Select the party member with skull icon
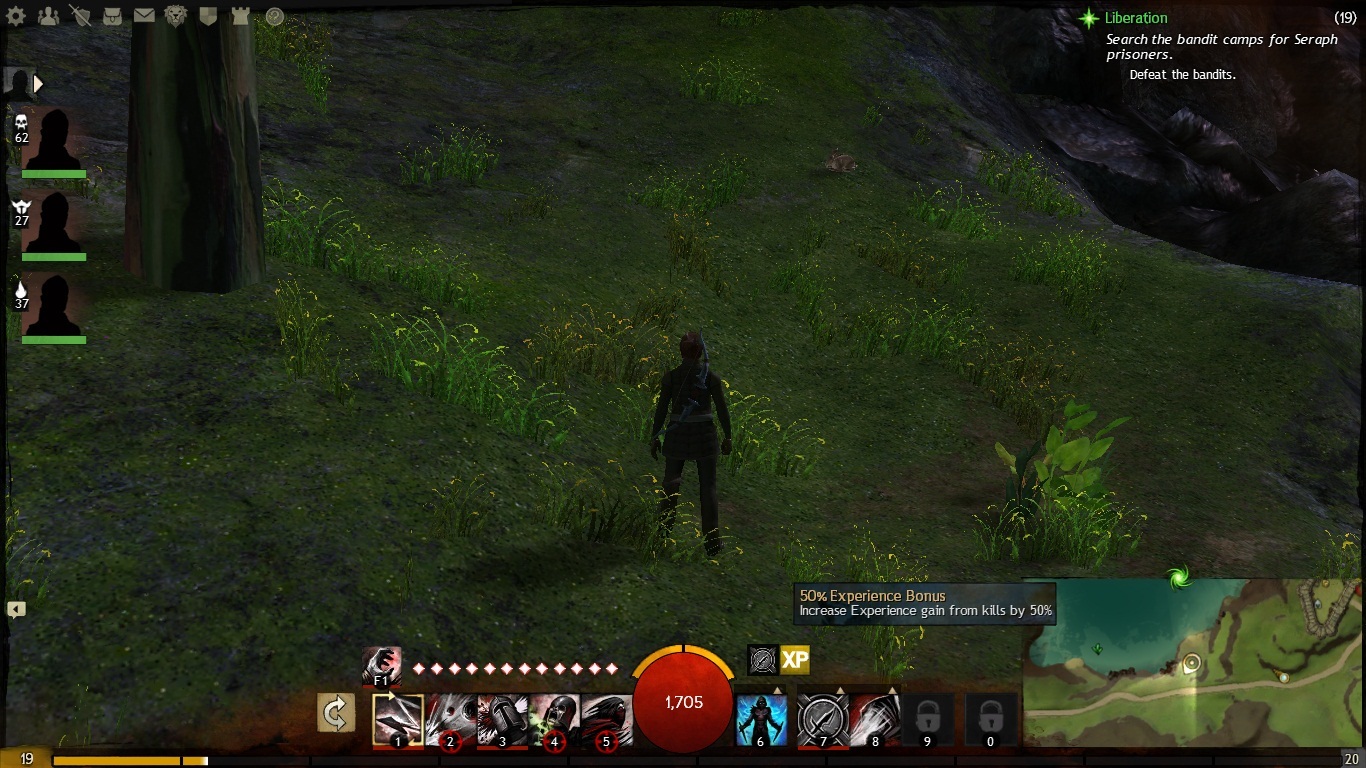 (52, 140)
